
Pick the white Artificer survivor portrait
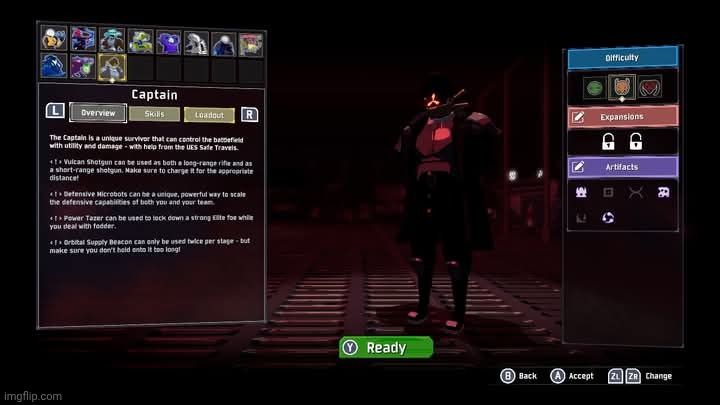pyautogui.click(x=195, y=40)
